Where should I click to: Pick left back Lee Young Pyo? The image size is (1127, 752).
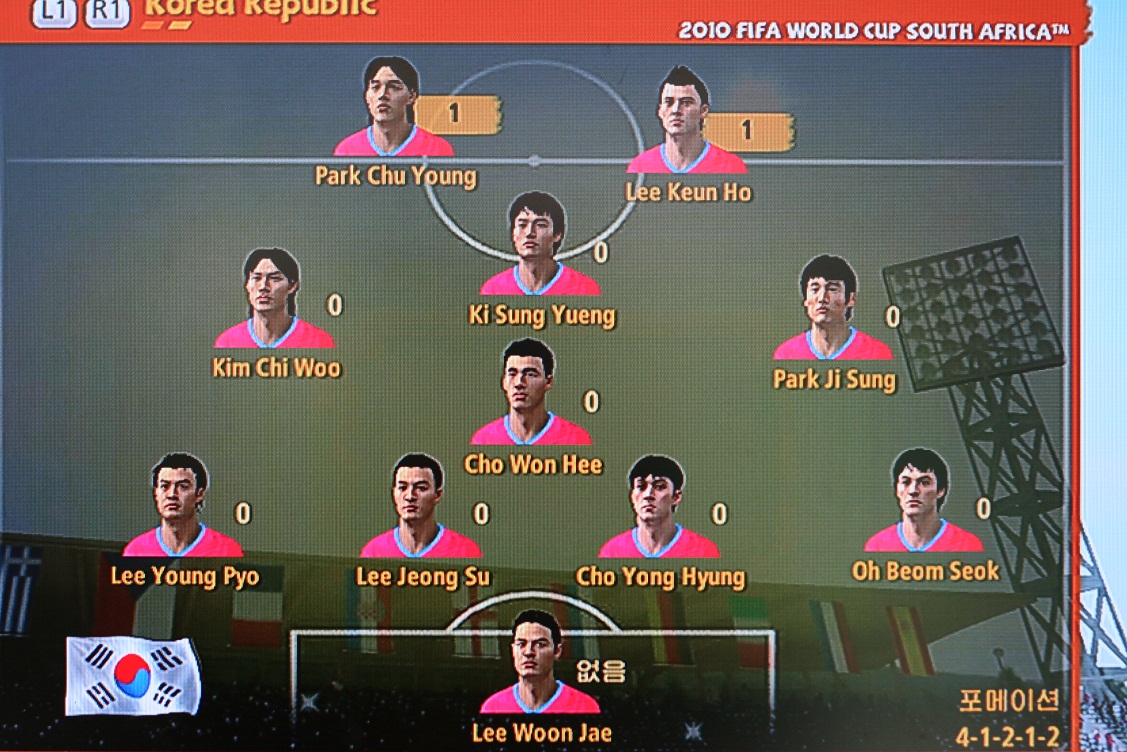point(181,506)
